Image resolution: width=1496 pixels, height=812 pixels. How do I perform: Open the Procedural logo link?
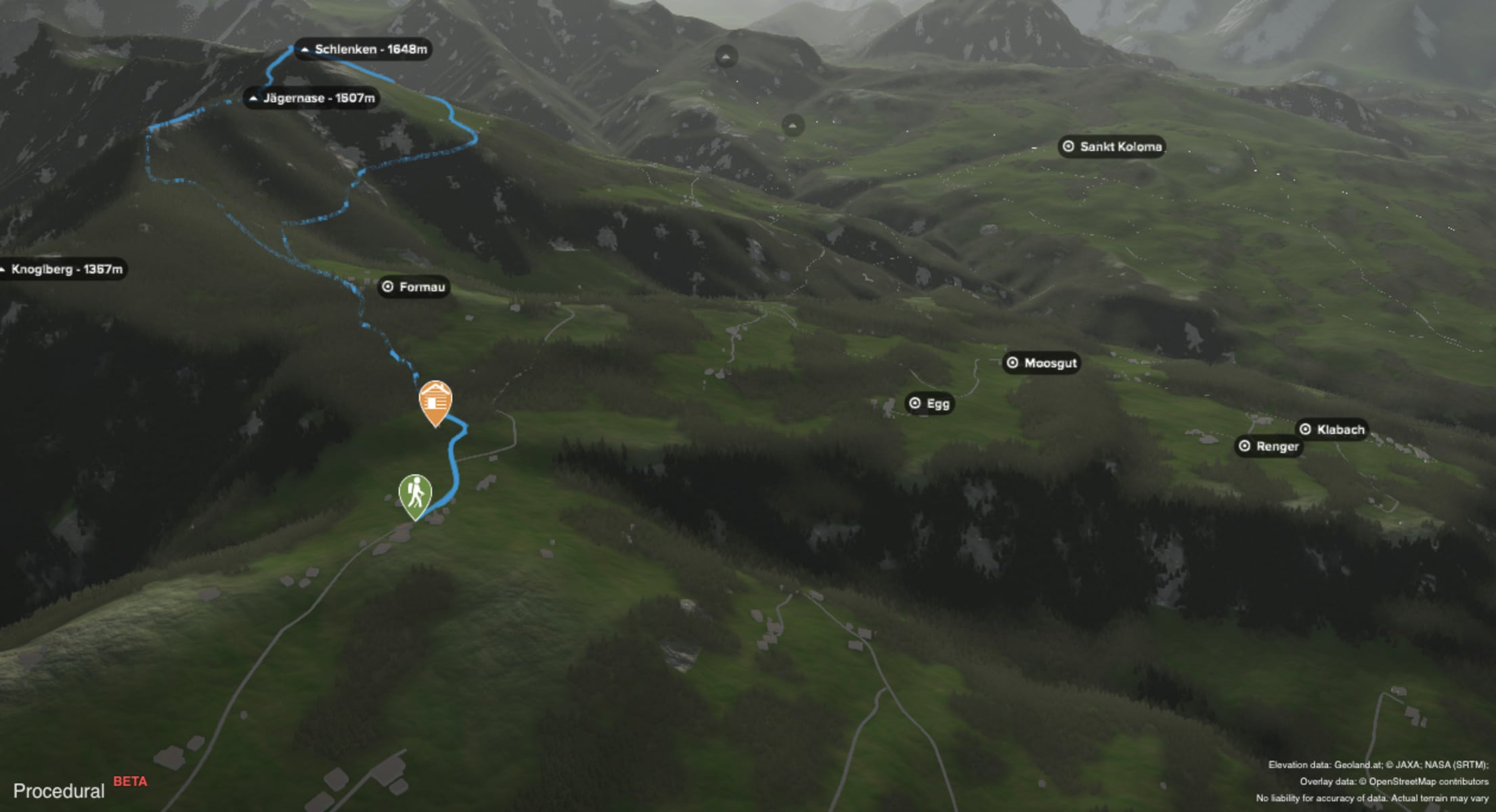point(59,791)
